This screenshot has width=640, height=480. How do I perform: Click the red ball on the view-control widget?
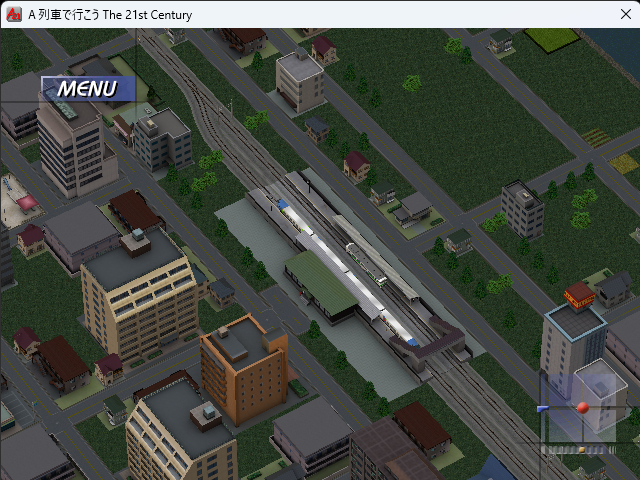coord(582,408)
